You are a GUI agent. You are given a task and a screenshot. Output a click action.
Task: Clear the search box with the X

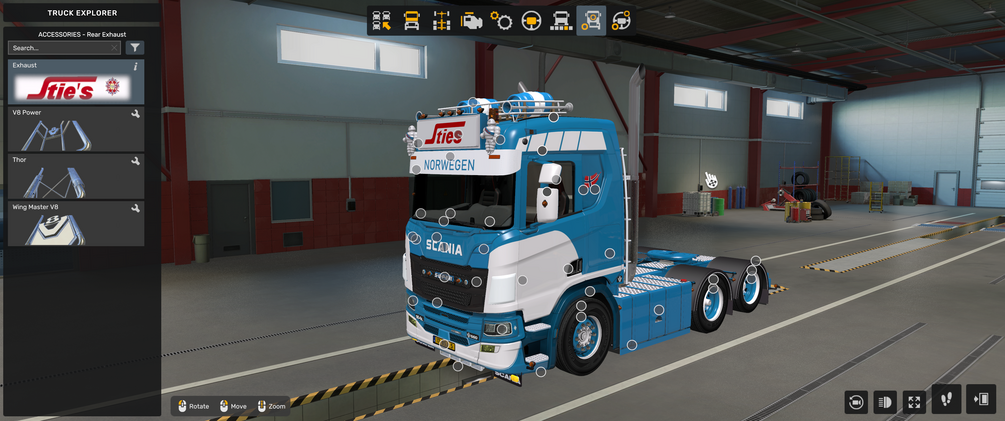coord(115,48)
